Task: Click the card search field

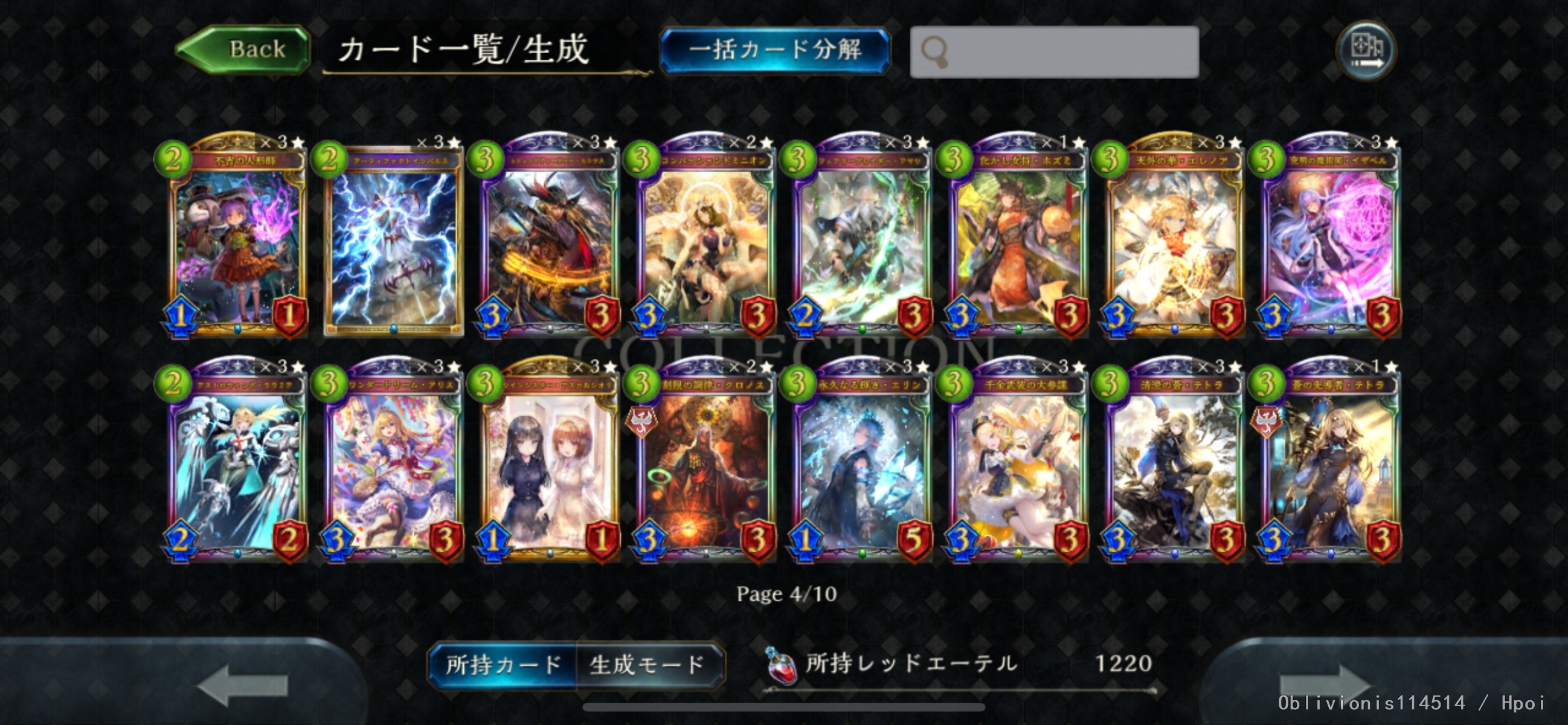Action: pyautogui.click(x=1054, y=52)
